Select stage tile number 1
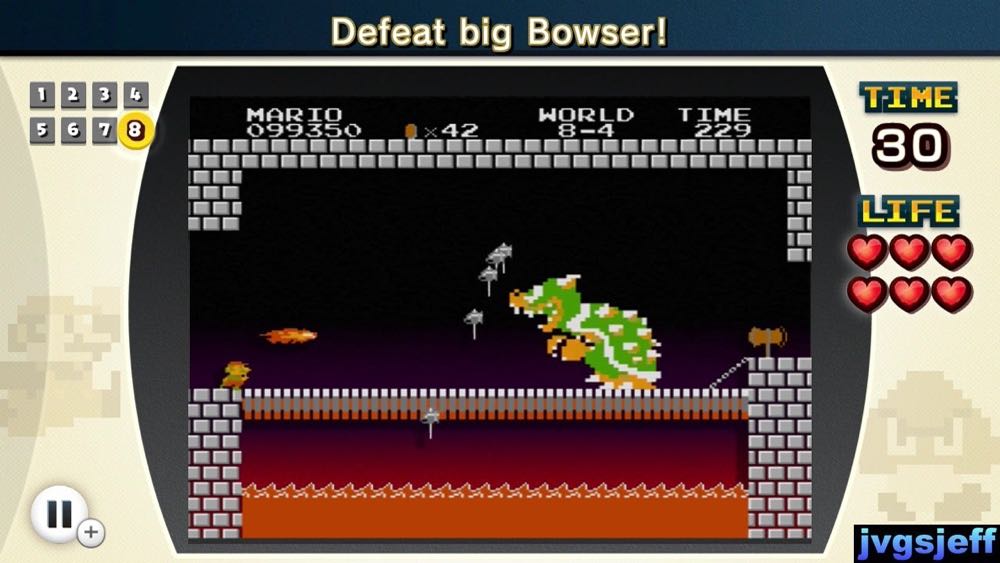 pos(41,96)
